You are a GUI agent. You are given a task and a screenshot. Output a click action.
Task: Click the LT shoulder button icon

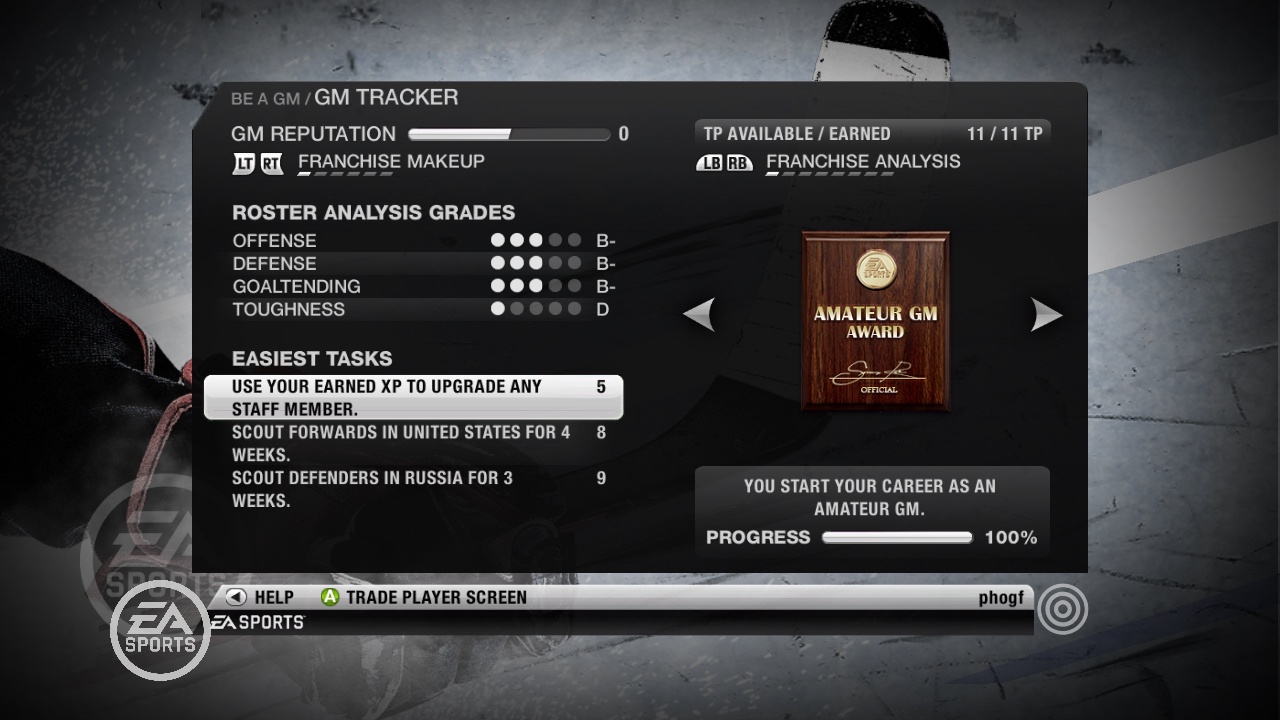coord(243,162)
